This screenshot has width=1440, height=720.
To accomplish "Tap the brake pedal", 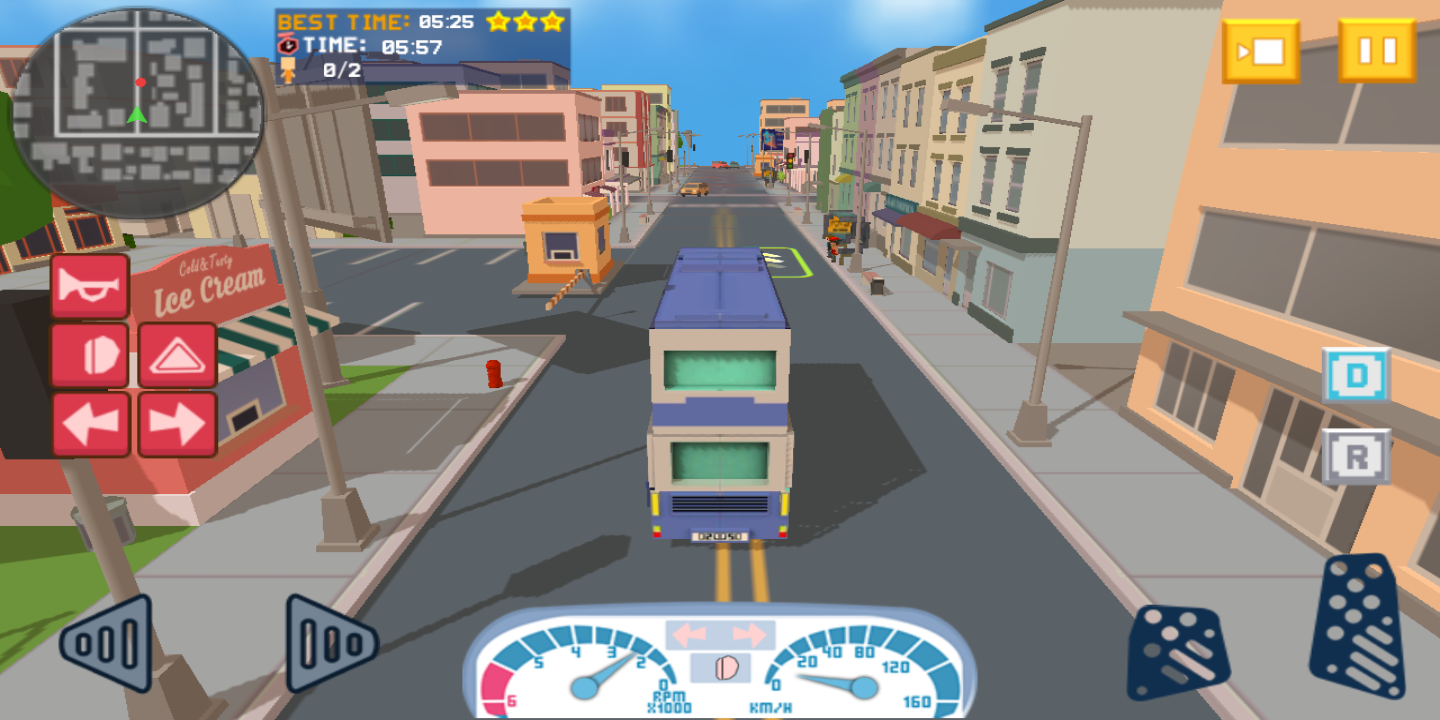I will coord(1178,652).
